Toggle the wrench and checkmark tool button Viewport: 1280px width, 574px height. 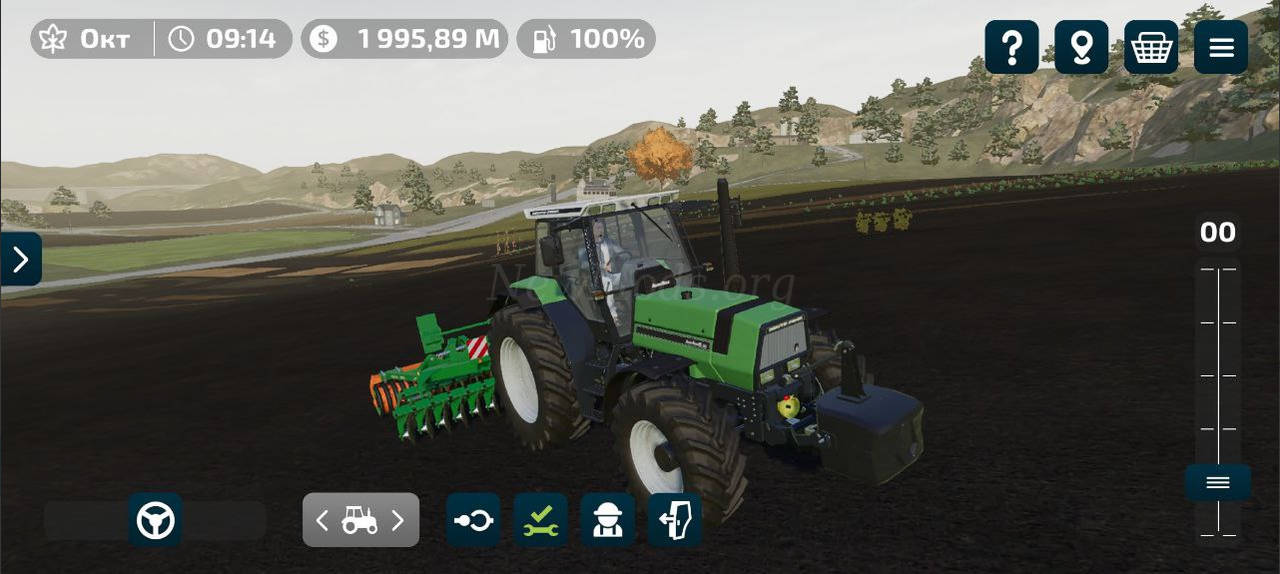(541, 520)
